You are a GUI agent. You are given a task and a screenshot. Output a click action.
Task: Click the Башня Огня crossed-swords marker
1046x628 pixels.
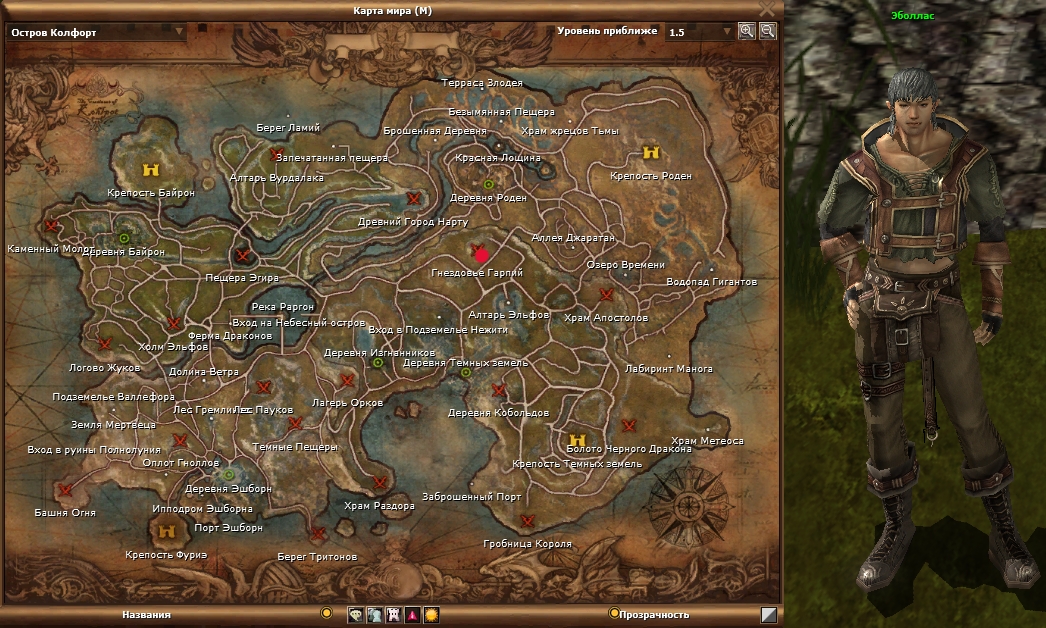66,490
